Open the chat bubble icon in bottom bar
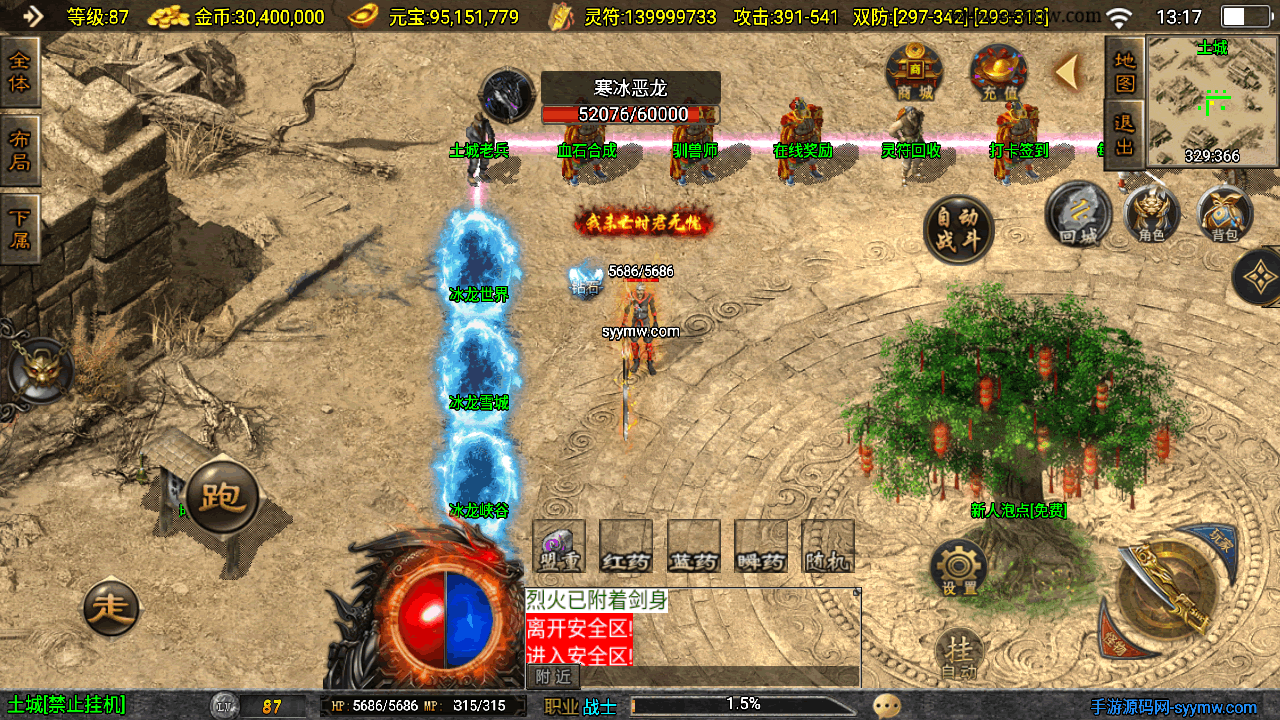The height and width of the screenshot is (720, 1280). coord(886,706)
